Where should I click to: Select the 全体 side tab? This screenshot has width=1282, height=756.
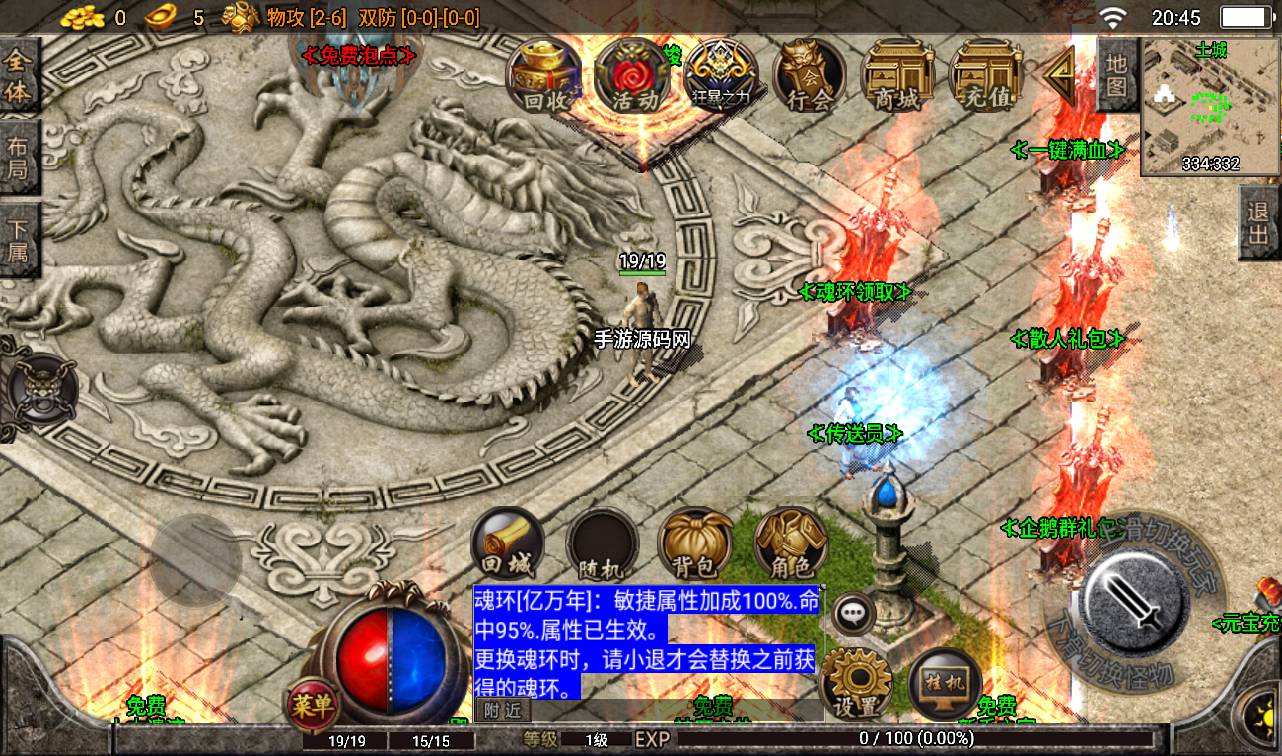tap(19, 76)
